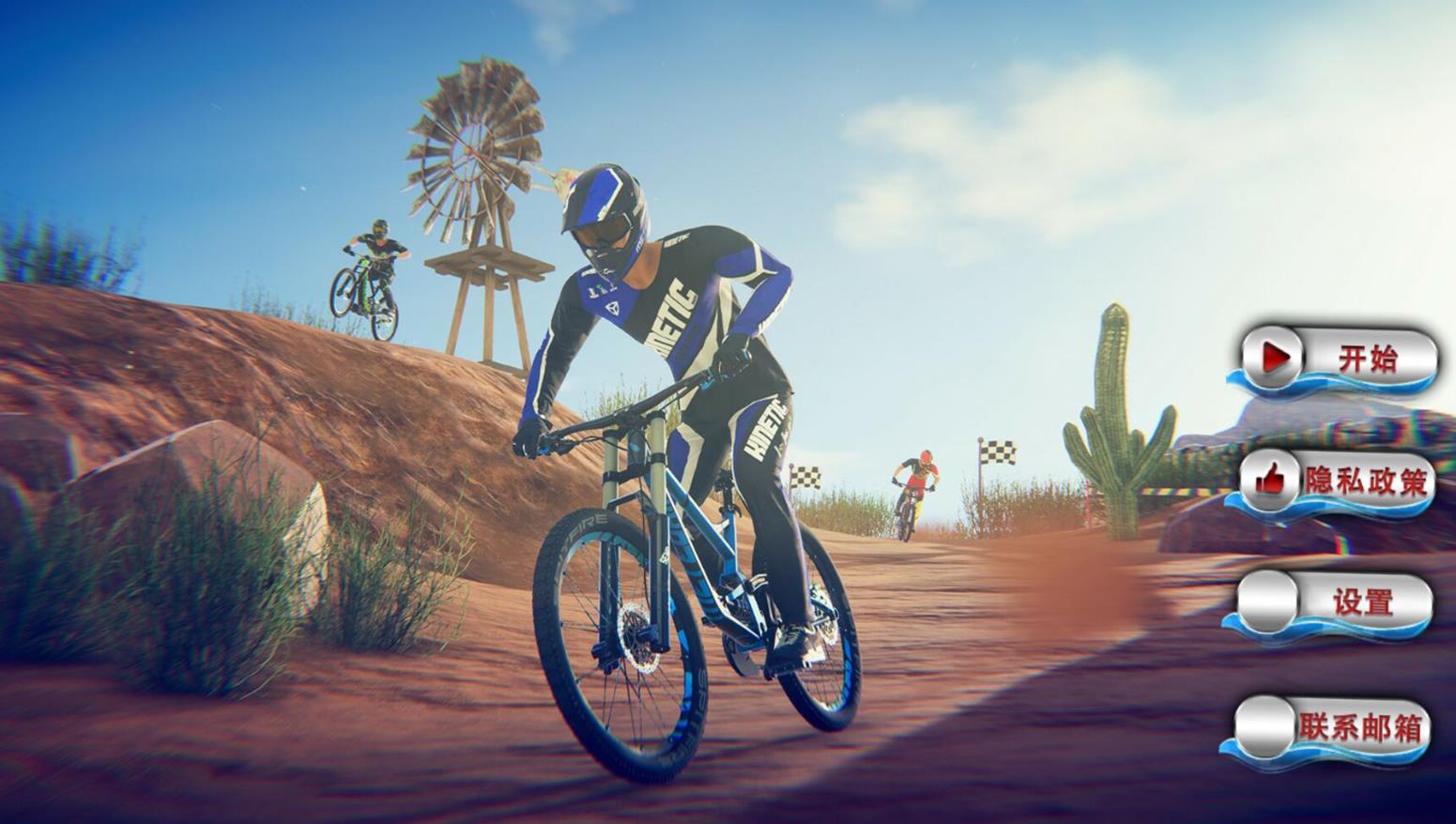Select the 联系邮箱 contact email button

(x=1332, y=727)
